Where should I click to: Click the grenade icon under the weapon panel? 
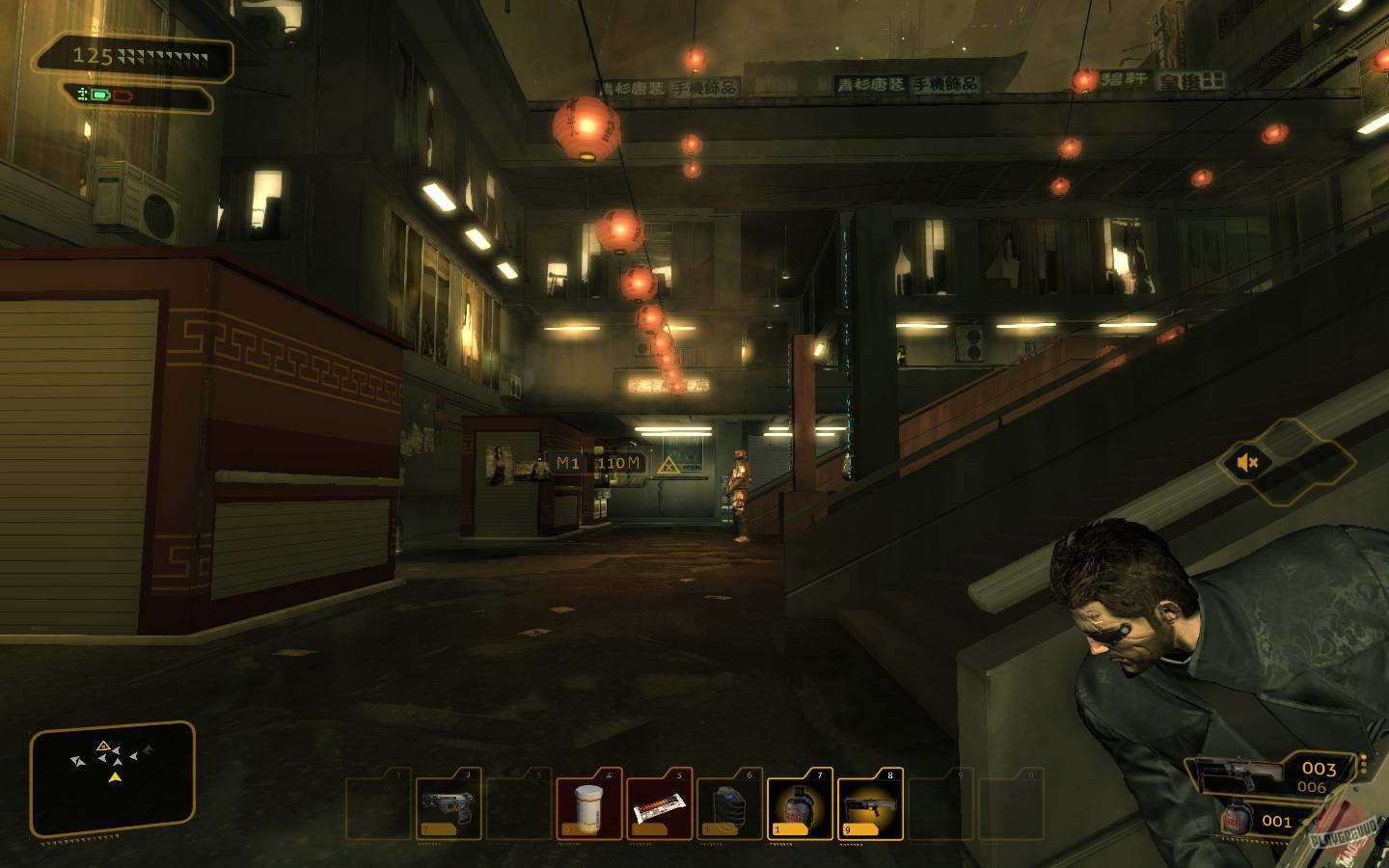(1238, 820)
